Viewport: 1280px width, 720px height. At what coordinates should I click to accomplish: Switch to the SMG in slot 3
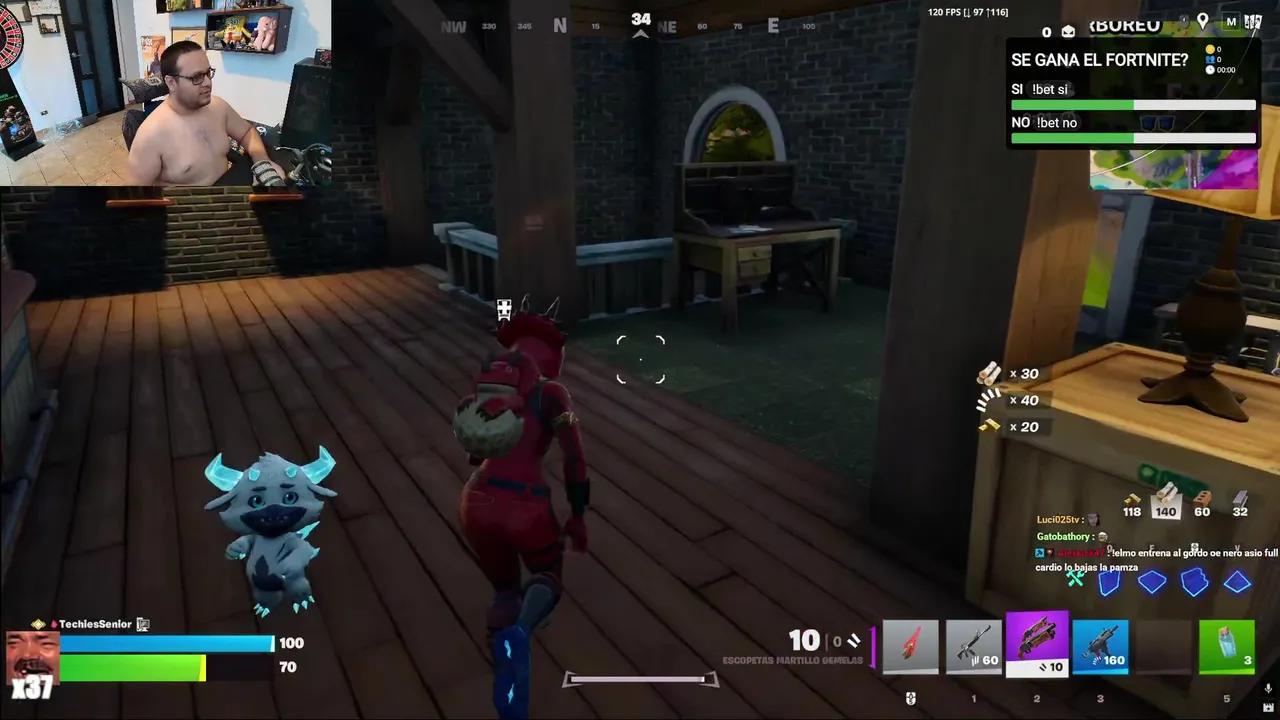[x=1100, y=645]
